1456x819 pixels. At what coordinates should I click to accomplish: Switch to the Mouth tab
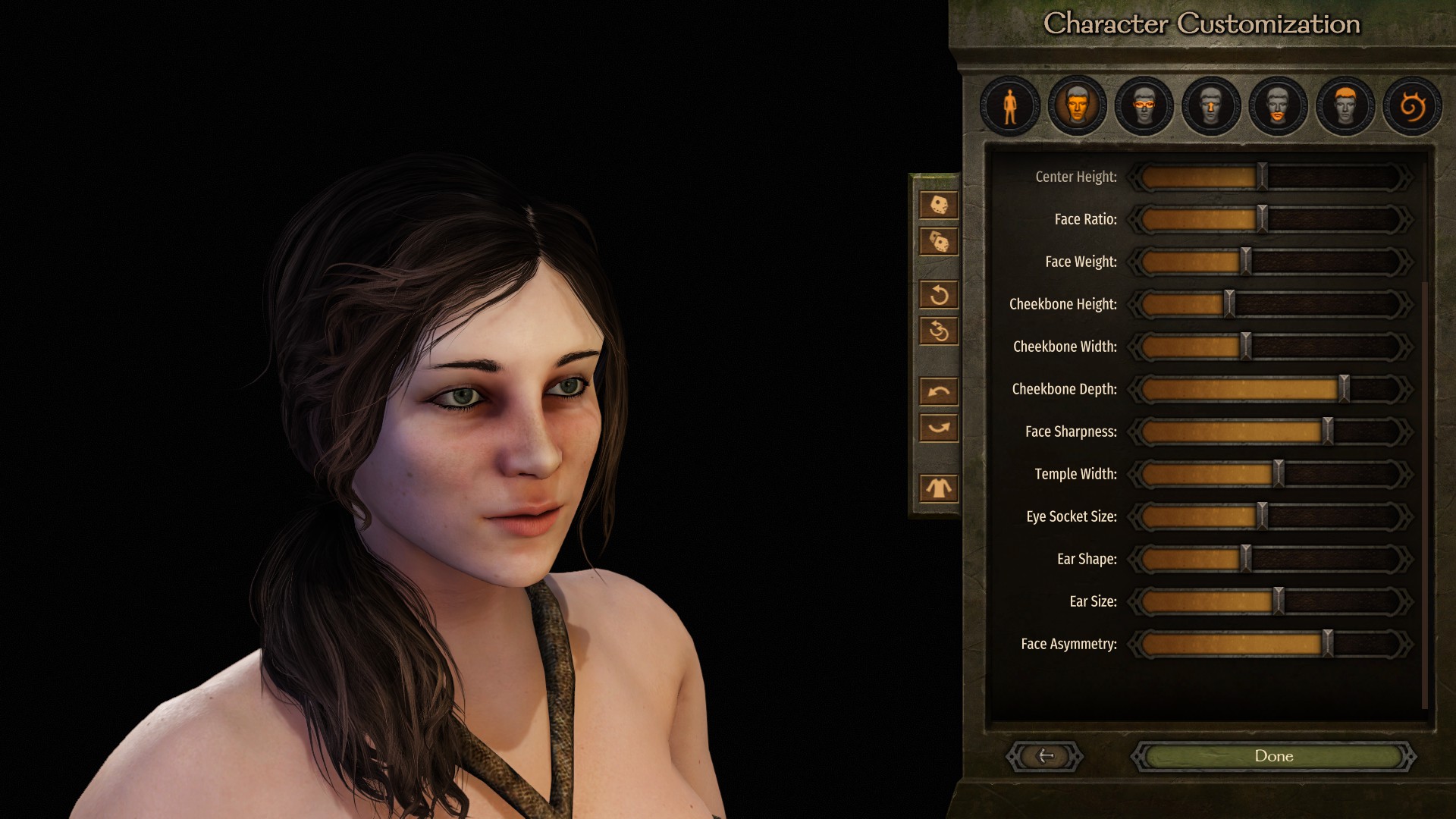[1278, 106]
